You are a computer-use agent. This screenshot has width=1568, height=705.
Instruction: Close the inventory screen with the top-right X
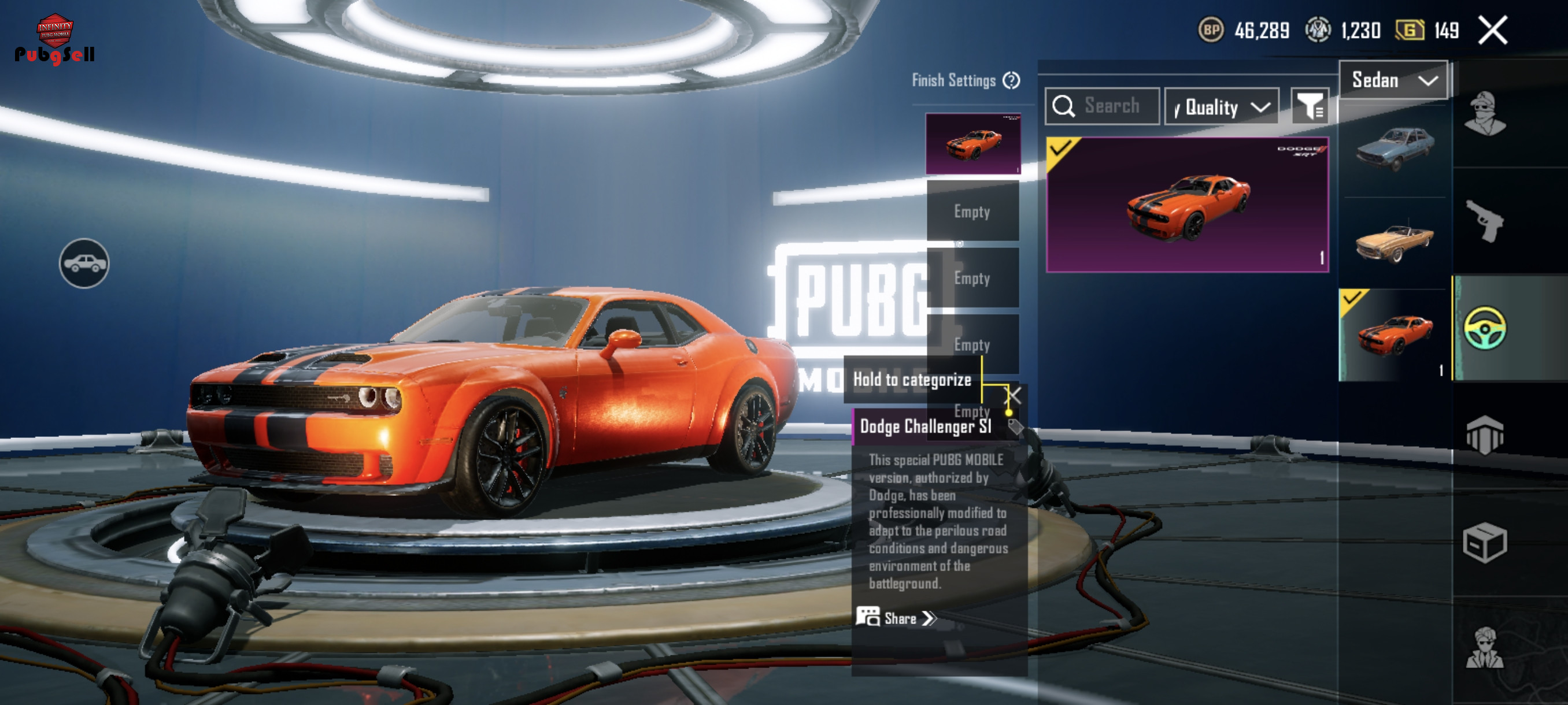[1492, 31]
